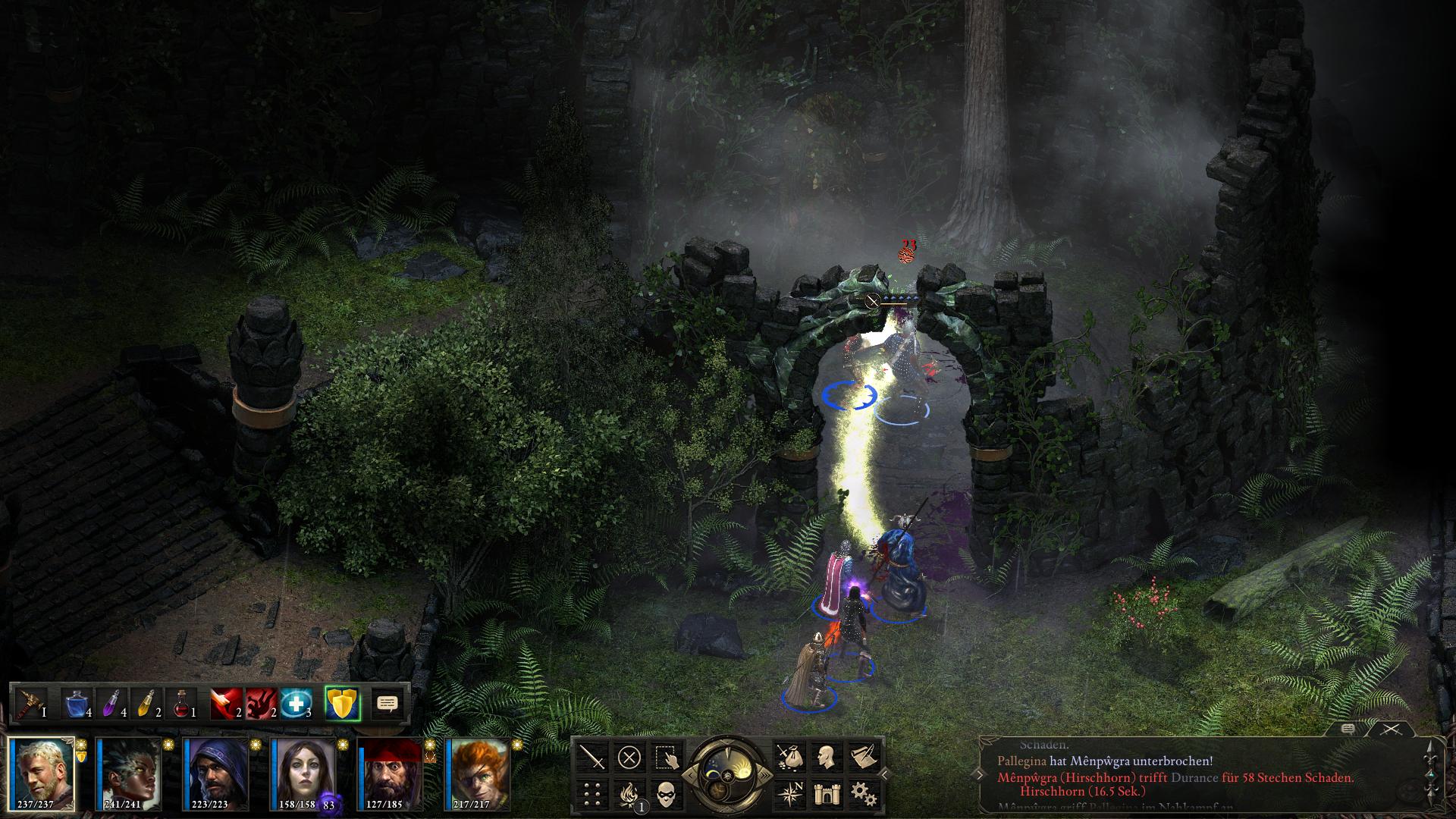Select the blond bearded hero portrait
Screen dimensions: 1456x819
click(42, 773)
